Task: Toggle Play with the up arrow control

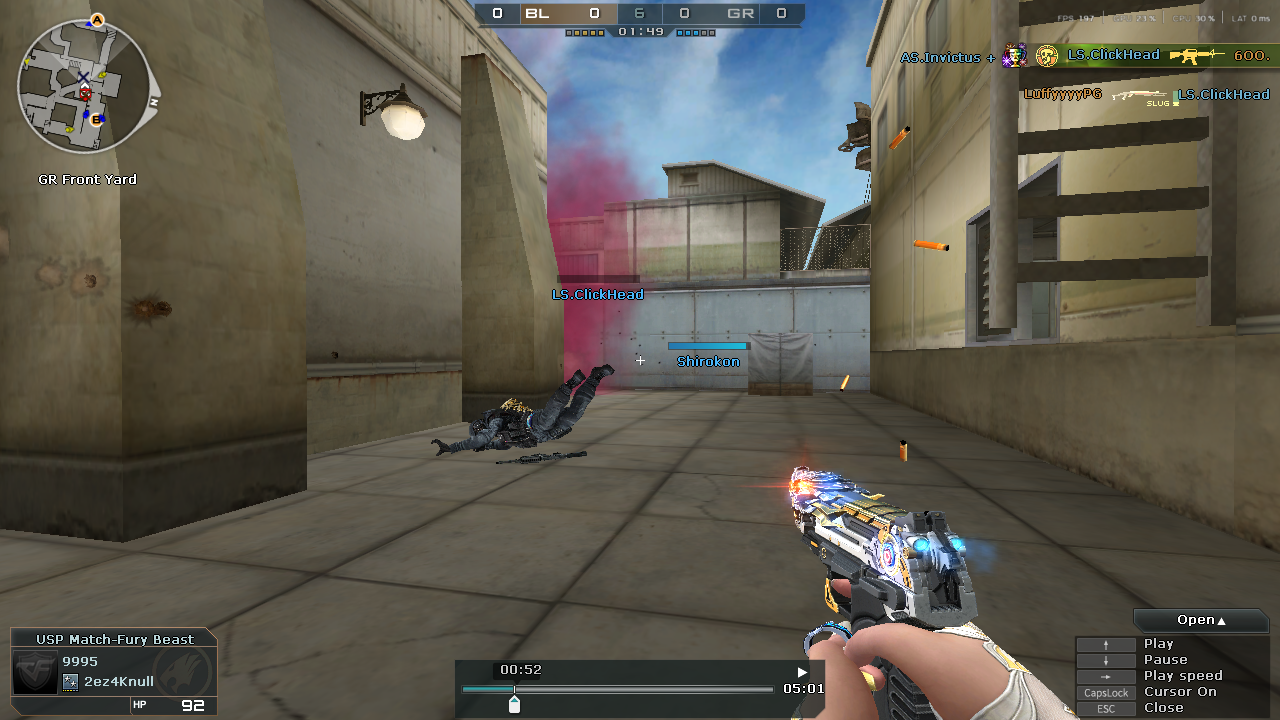Action: 1106,643
